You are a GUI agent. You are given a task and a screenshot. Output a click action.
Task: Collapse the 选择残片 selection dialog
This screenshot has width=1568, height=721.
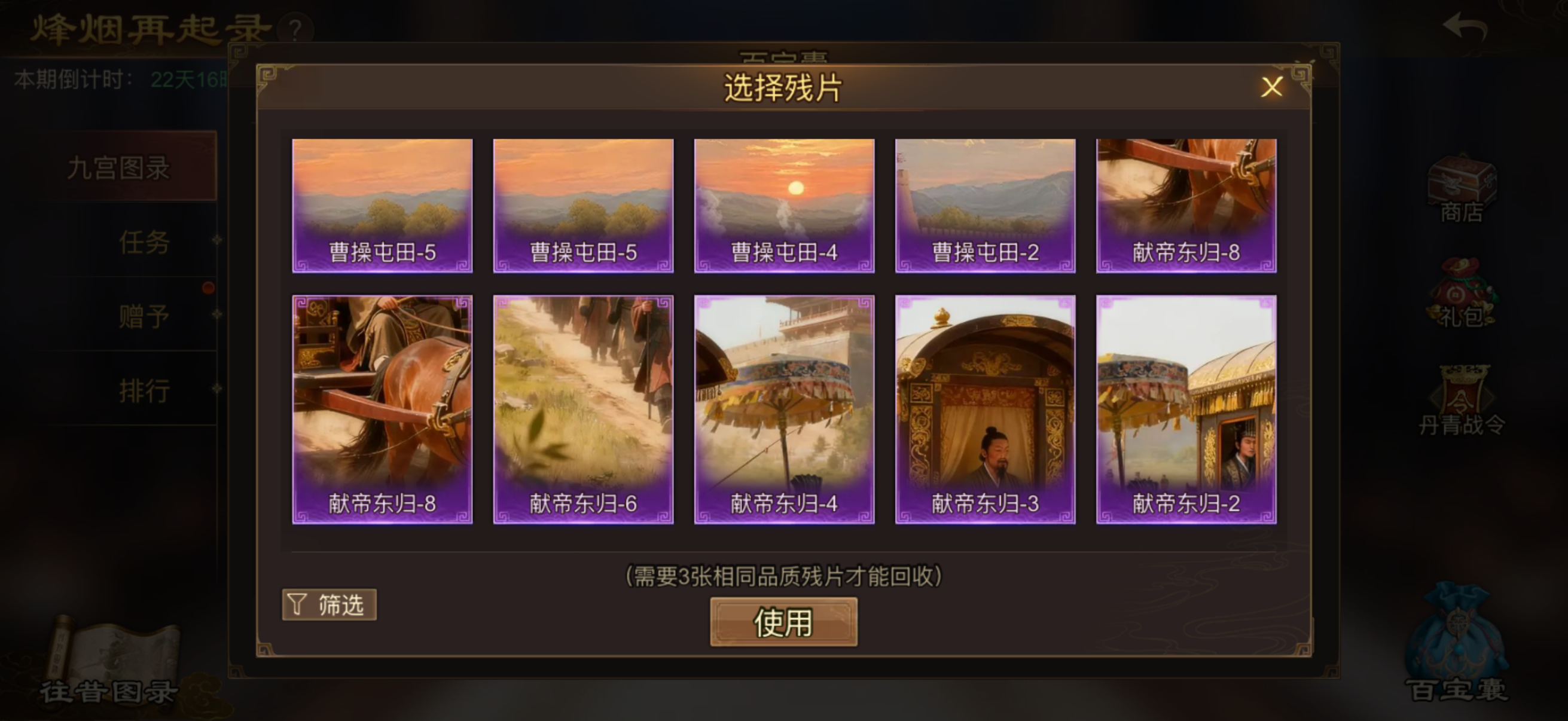tap(1273, 87)
